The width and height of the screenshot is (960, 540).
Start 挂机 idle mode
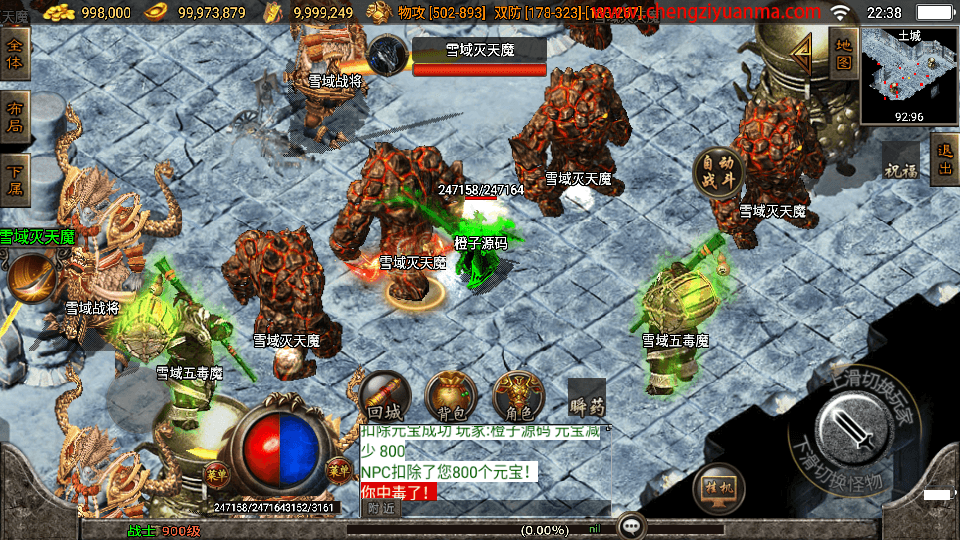718,489
